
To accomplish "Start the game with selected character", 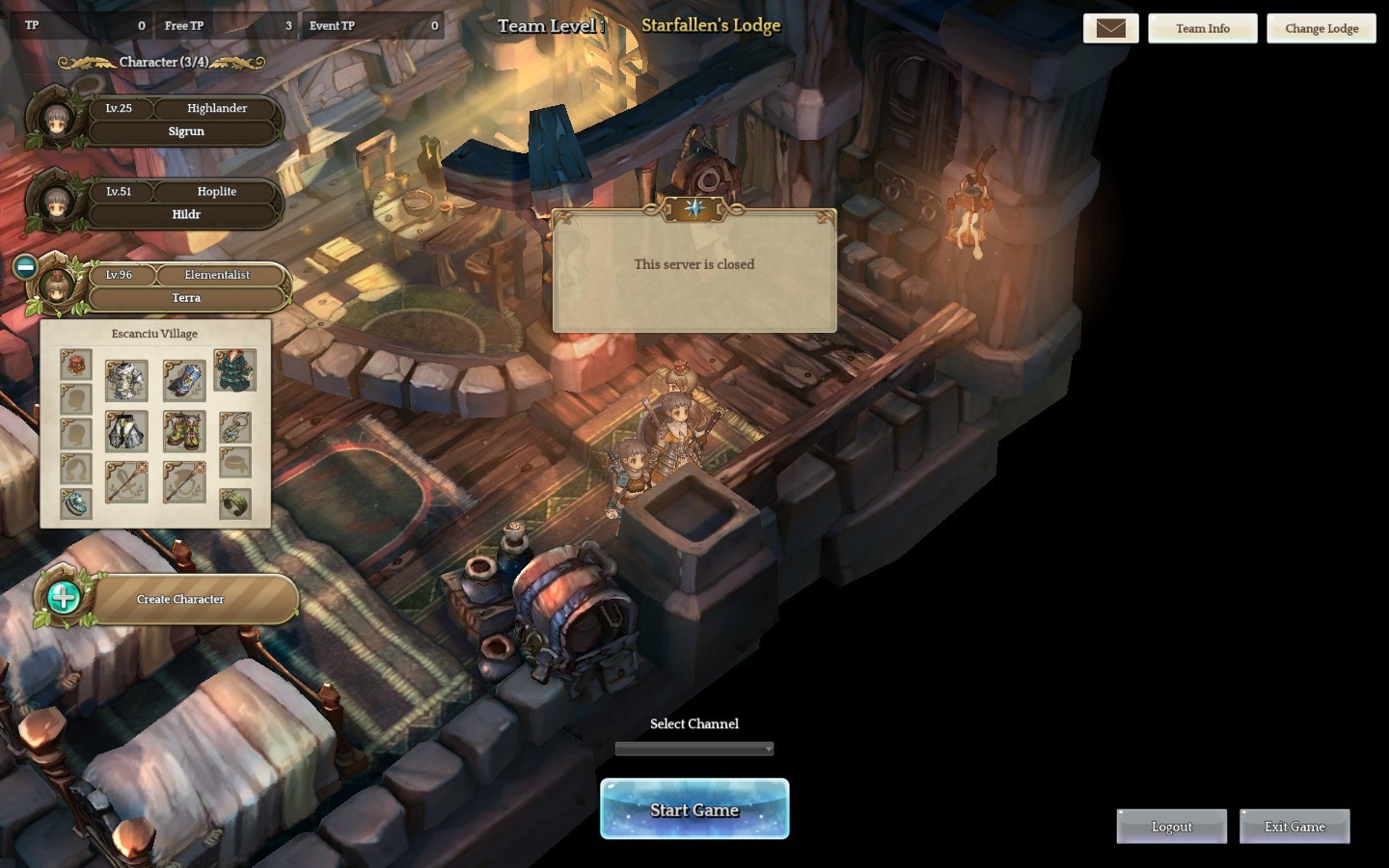I will click(694, 809).
